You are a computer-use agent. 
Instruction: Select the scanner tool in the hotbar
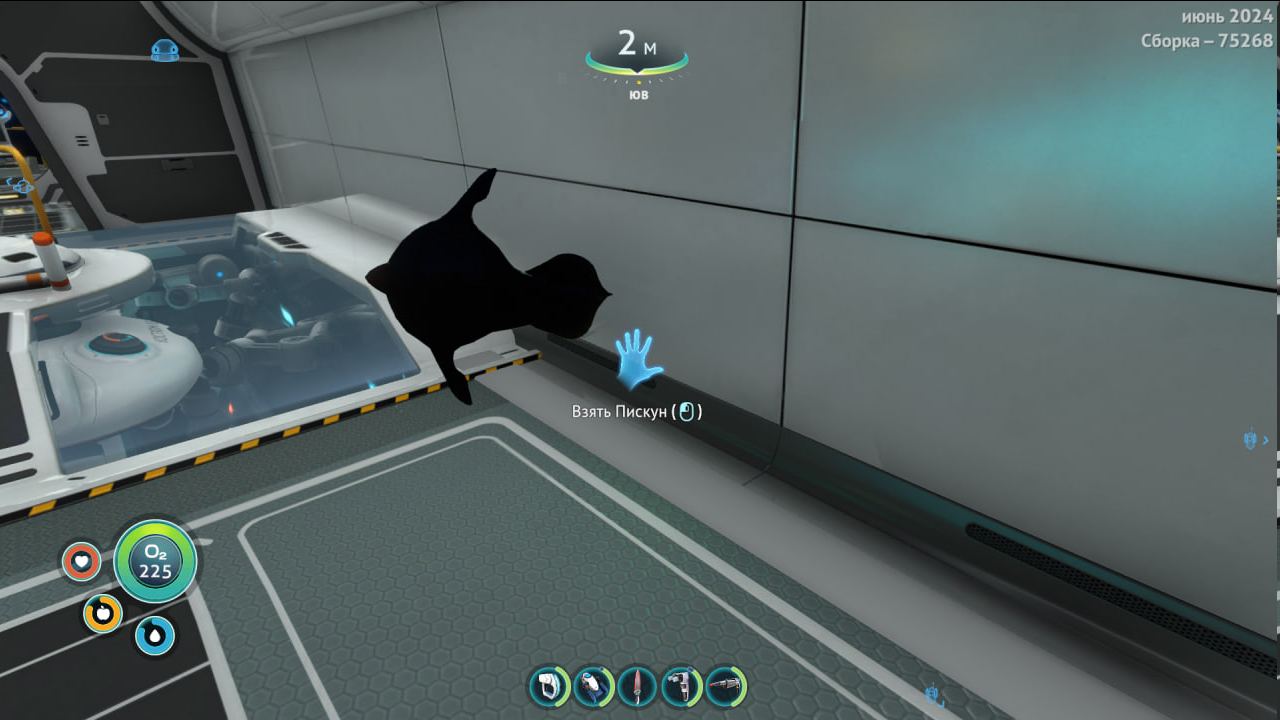click(549, 687)
